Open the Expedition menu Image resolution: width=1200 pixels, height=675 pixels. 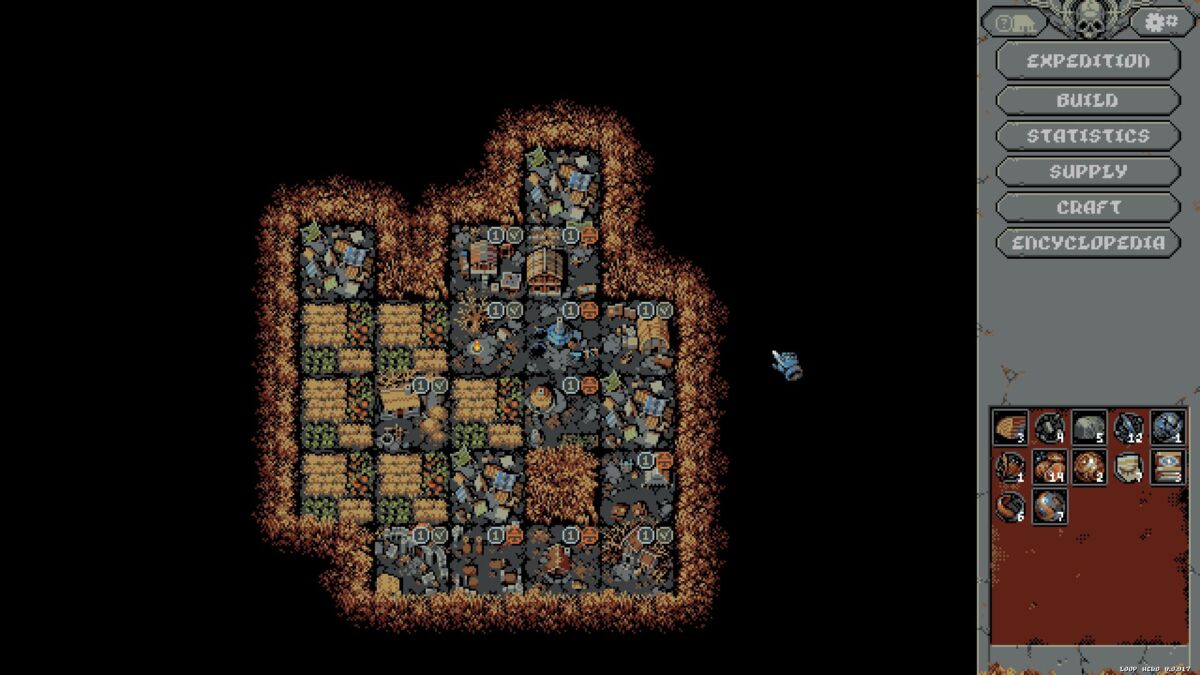tap(1088, 61)
